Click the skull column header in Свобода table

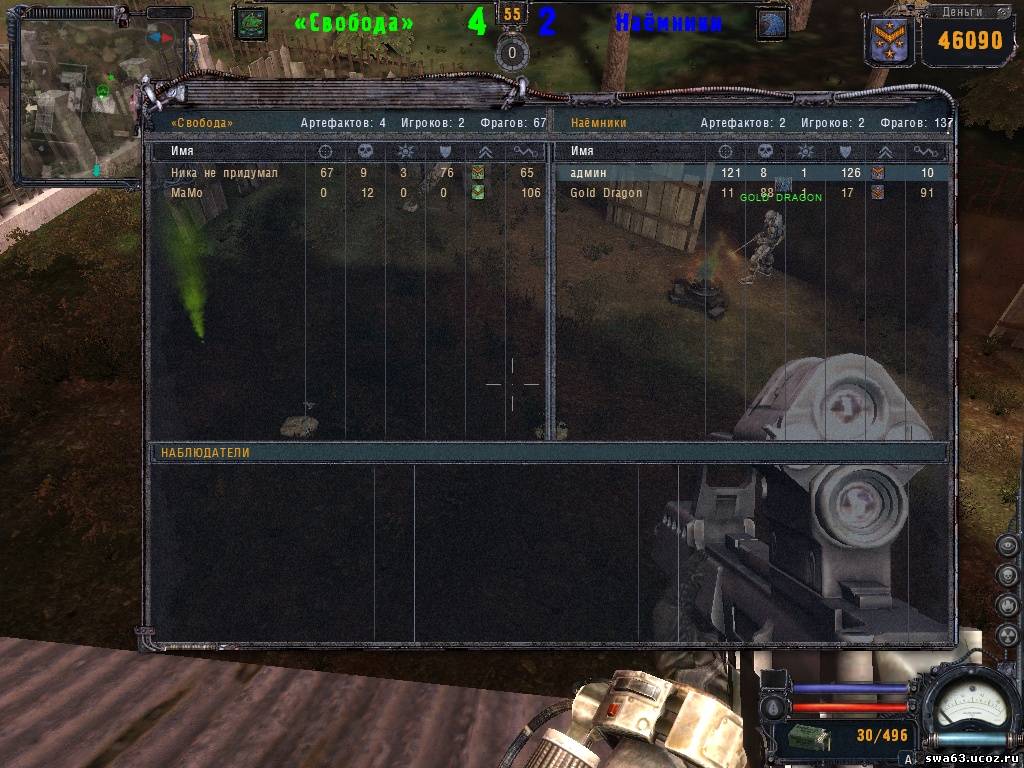click(x=364, y=151)
